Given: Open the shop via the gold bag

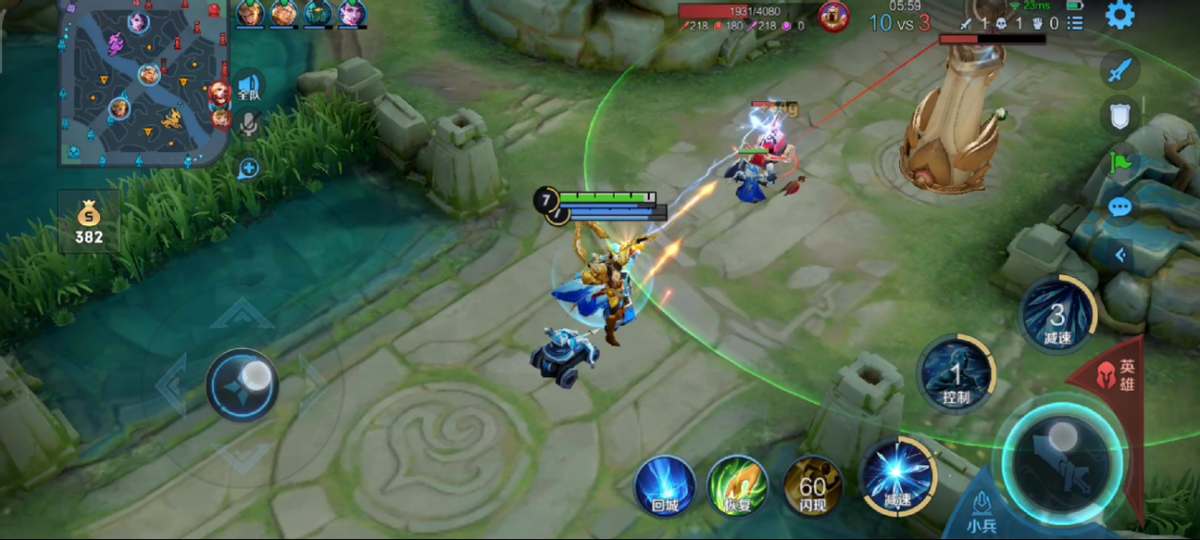Looking at the screenshot, I should [89, 222].
